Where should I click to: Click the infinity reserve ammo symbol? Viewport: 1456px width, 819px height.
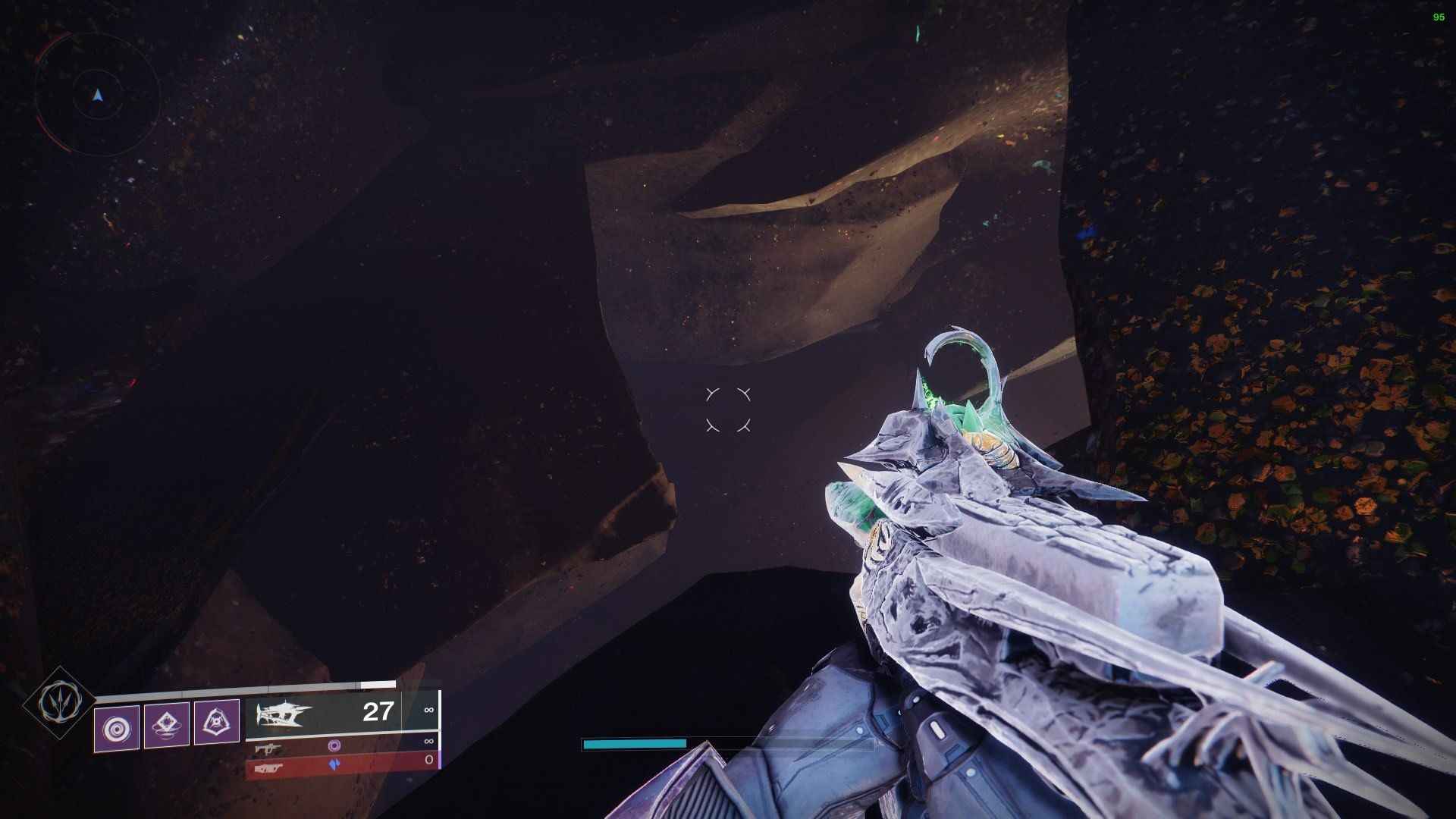tap(430, 711)
